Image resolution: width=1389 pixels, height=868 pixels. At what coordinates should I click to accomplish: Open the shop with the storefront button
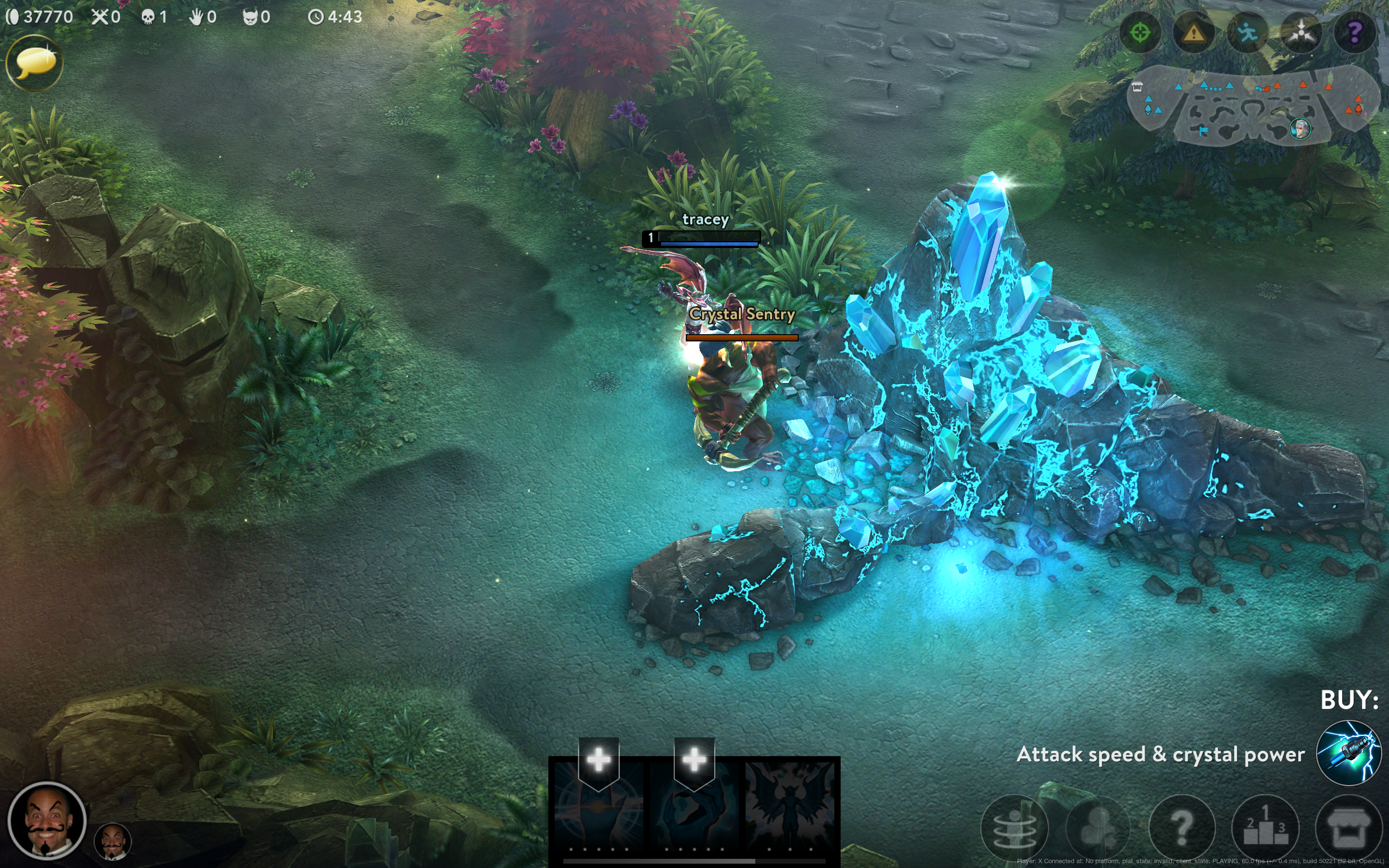1348,827
